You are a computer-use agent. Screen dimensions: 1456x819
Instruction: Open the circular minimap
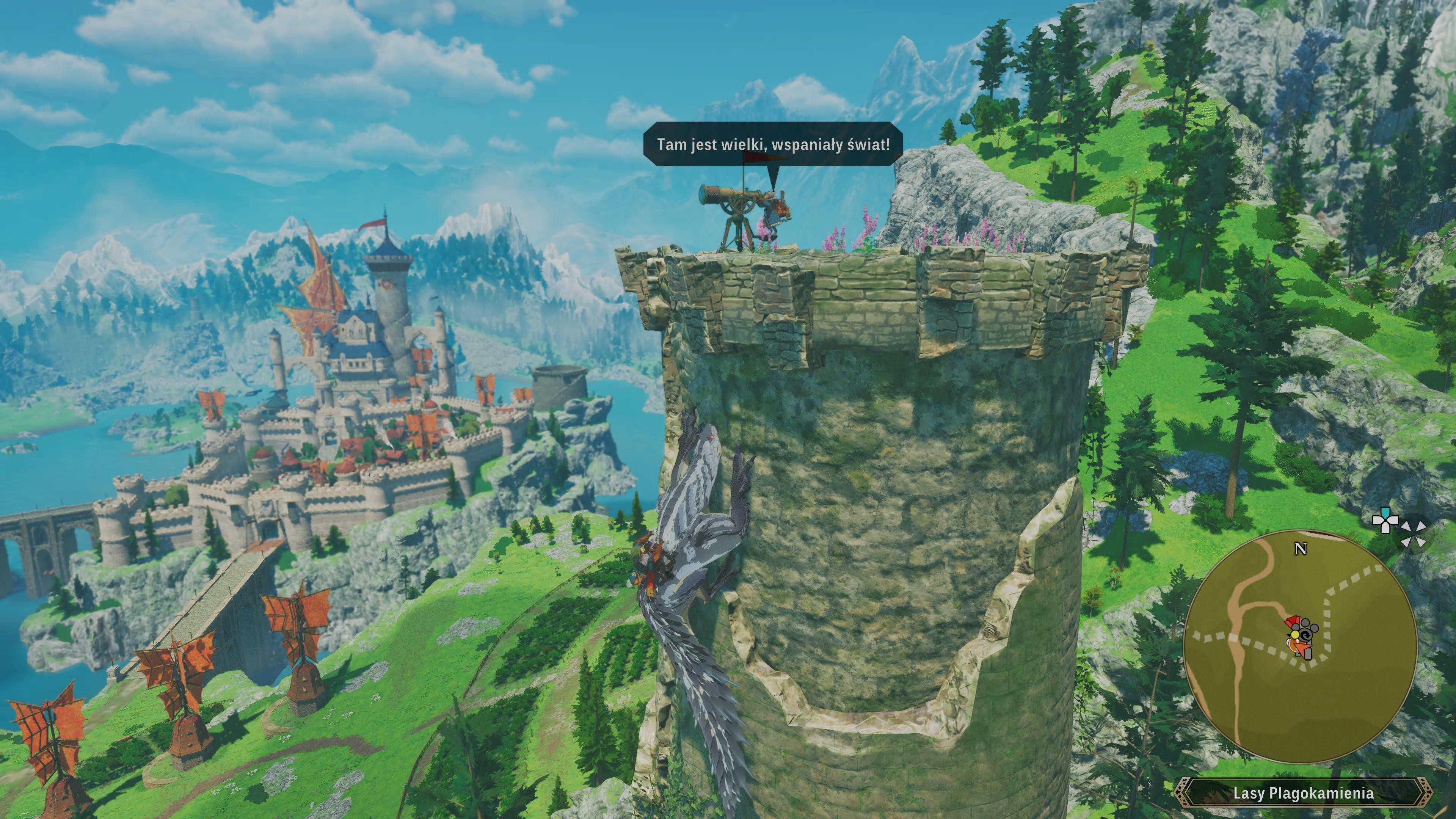click(x=1300, y=648)
